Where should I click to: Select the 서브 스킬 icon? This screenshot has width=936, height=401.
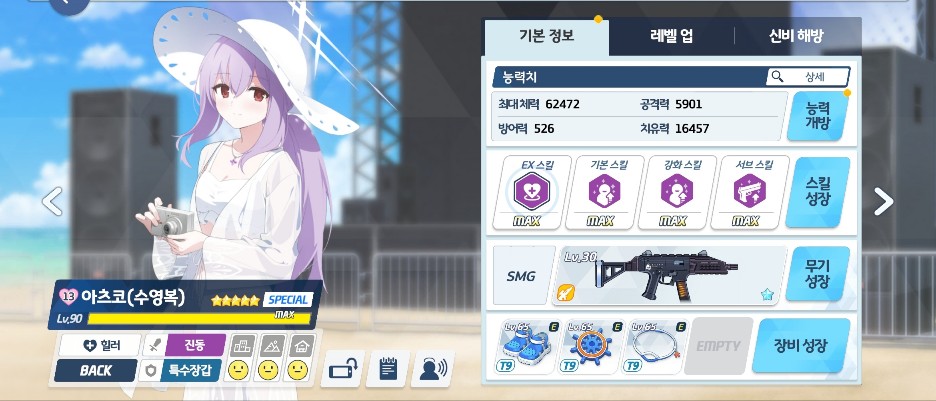[746, 191]
